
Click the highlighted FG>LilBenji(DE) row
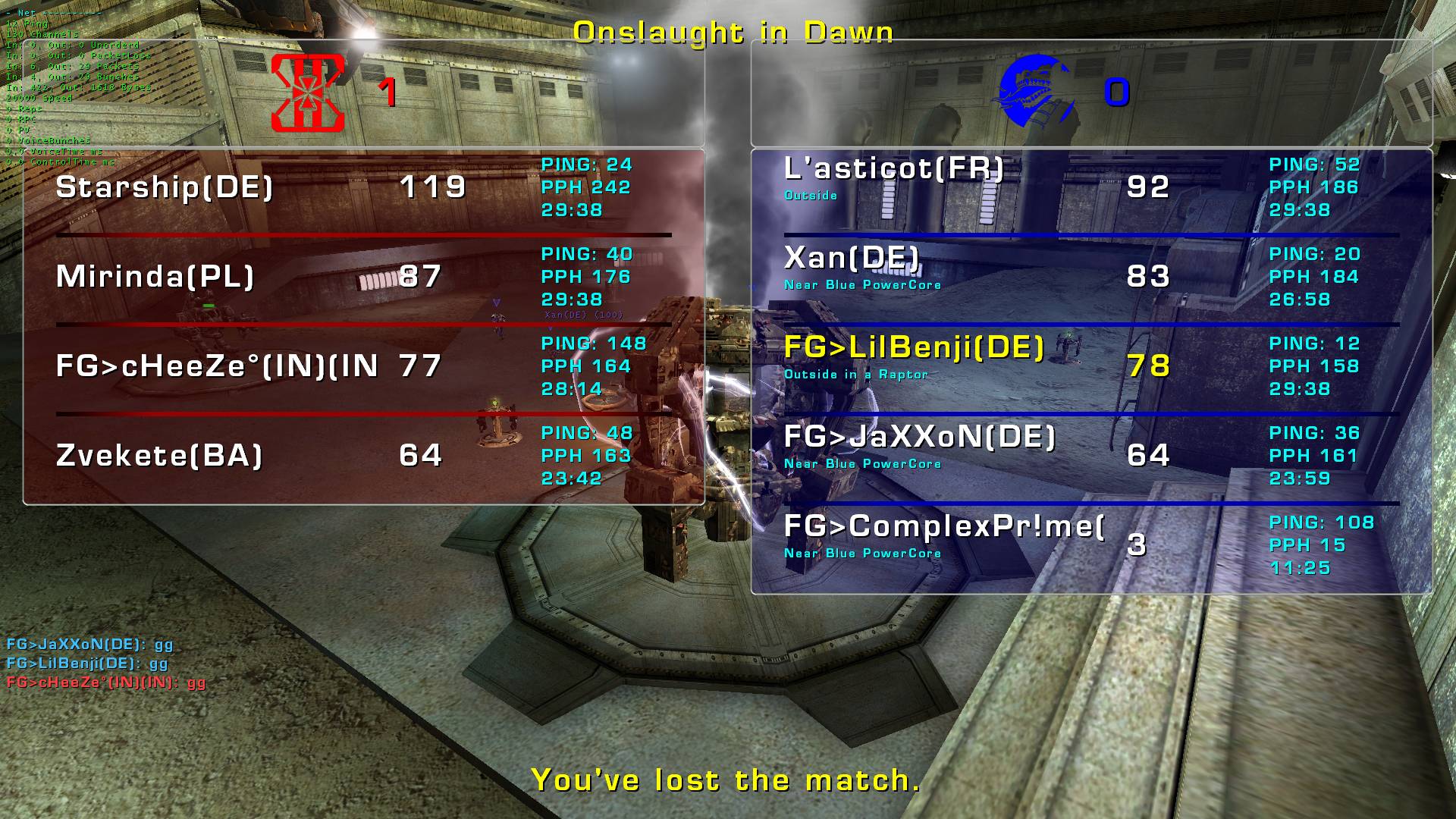[x=914, y=348]
